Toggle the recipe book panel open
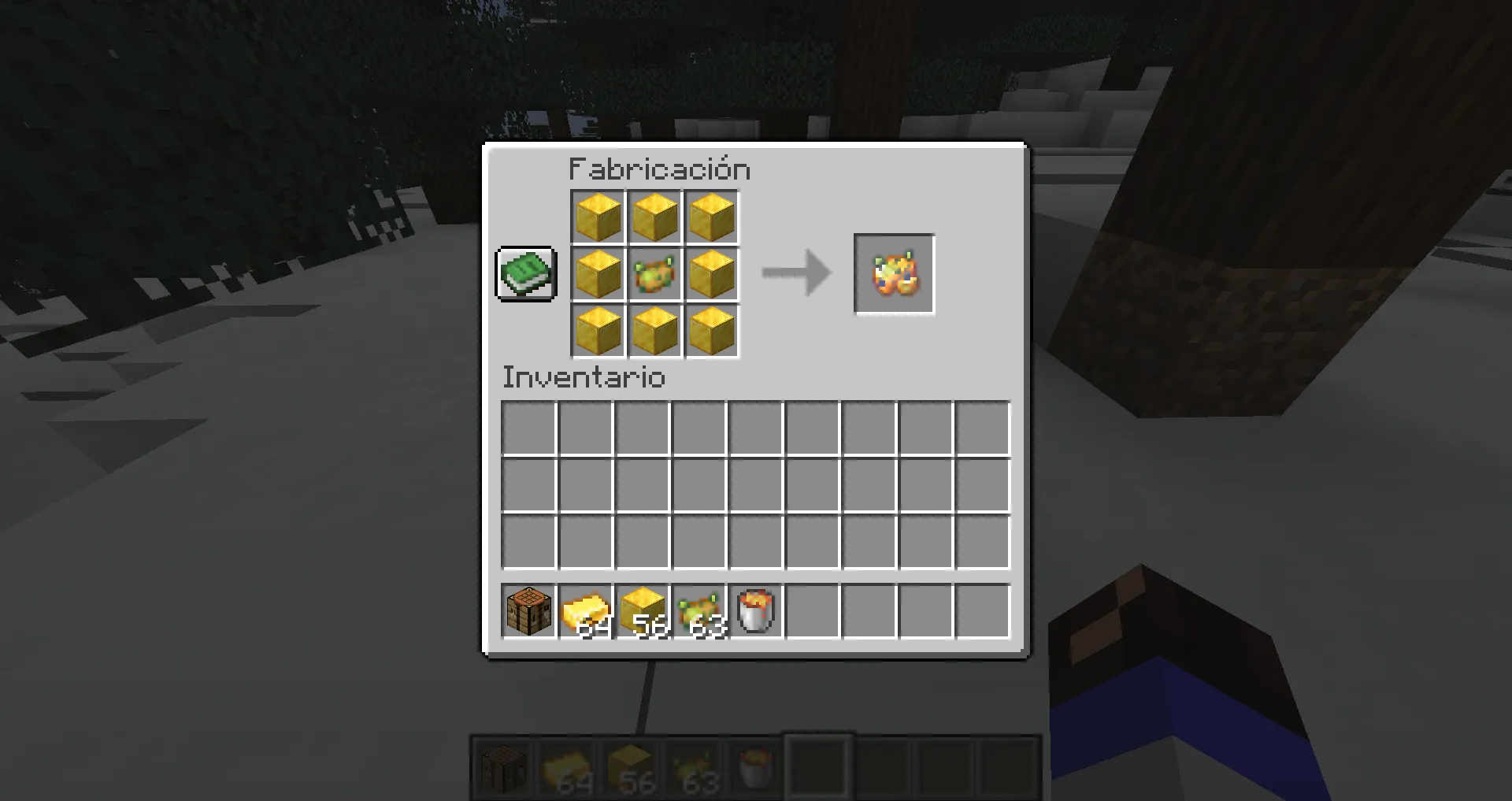 [x=525, y=275]
